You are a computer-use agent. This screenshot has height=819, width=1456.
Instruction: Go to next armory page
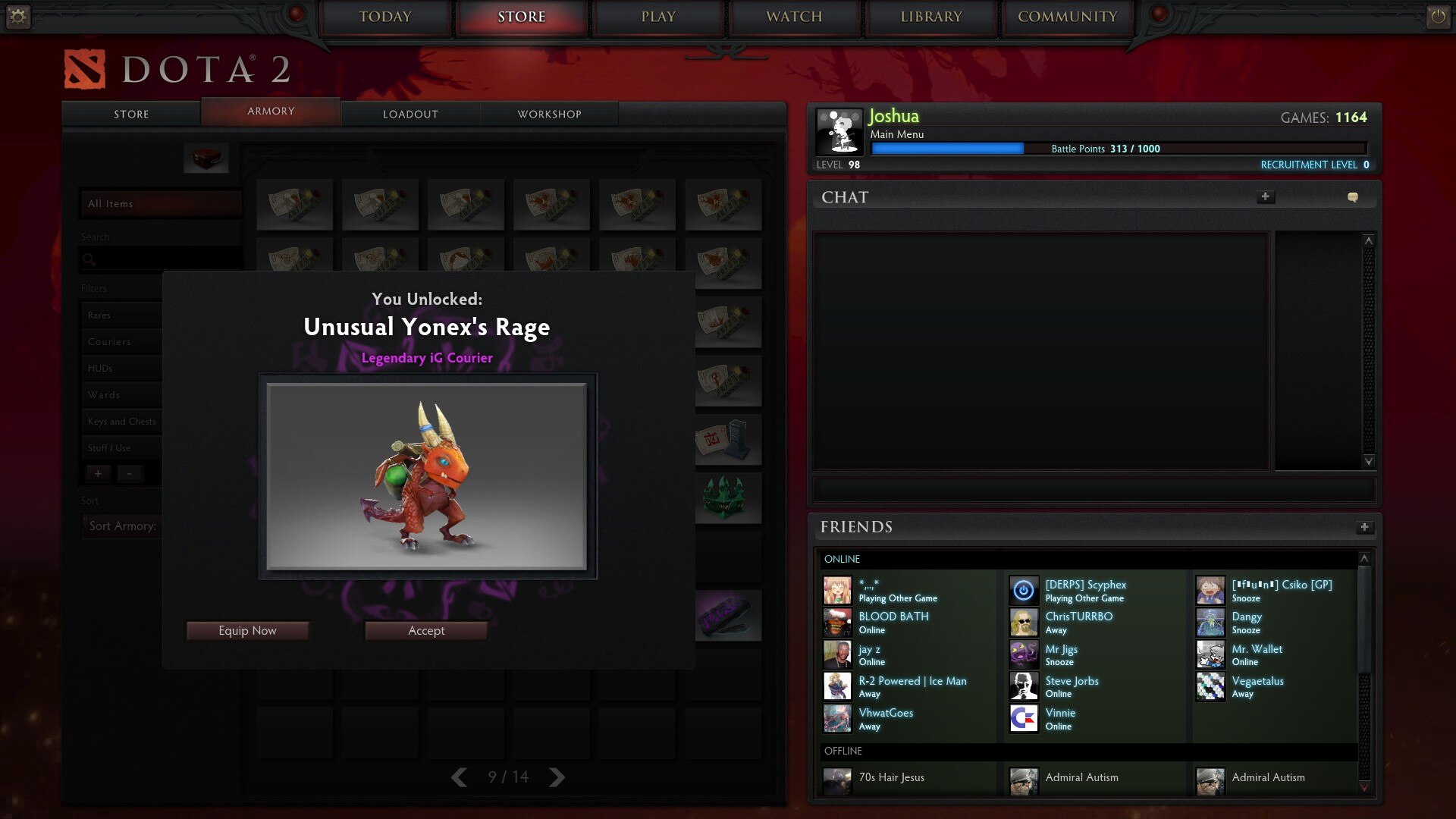[x=557, y=777]
